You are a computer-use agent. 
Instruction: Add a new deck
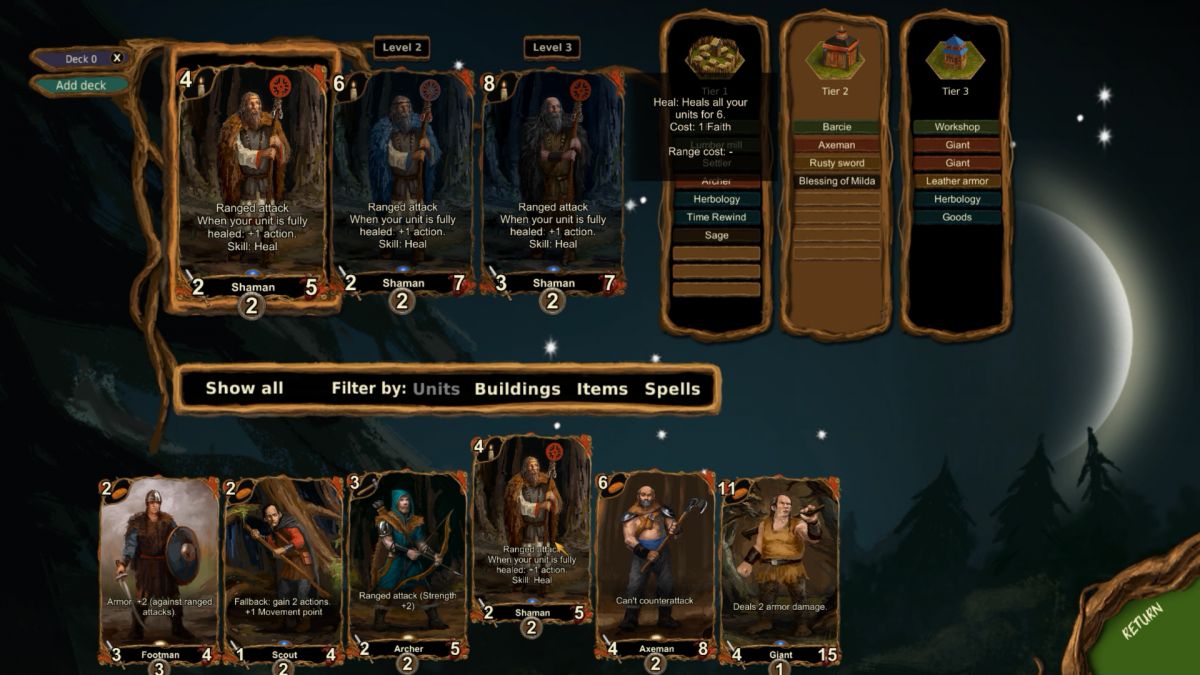[80, 85]
